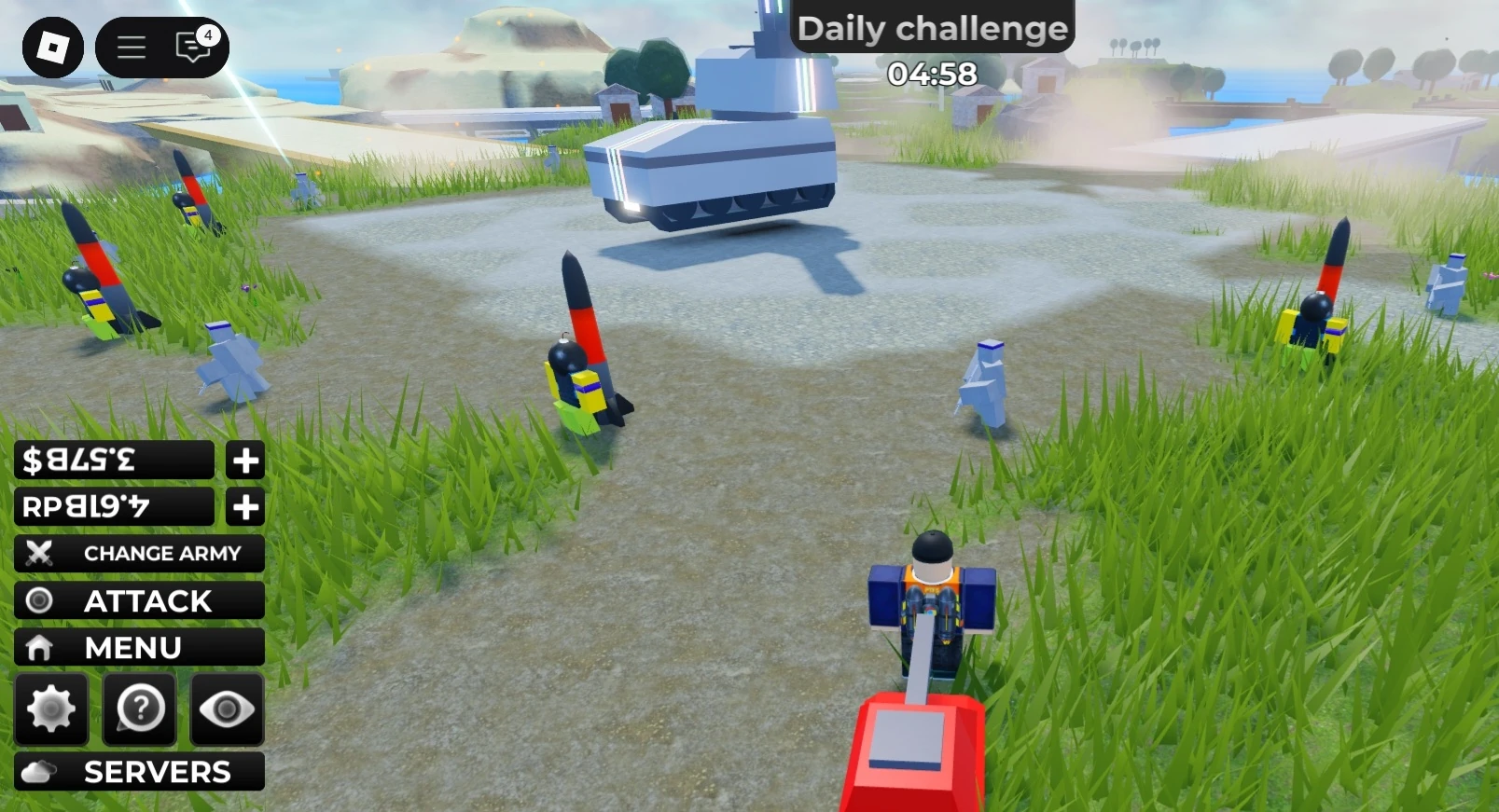1499x812 pixels.
Task: Click the $3.57B cash display
Action: point(112,460)
